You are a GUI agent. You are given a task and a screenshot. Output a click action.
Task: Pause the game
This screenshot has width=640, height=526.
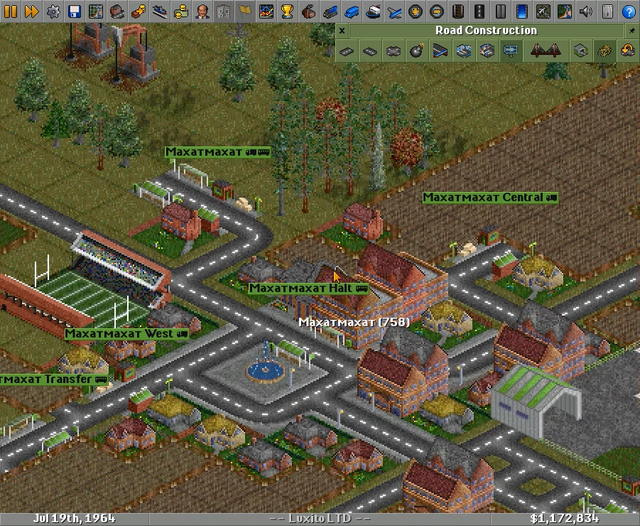coord(10,11)
